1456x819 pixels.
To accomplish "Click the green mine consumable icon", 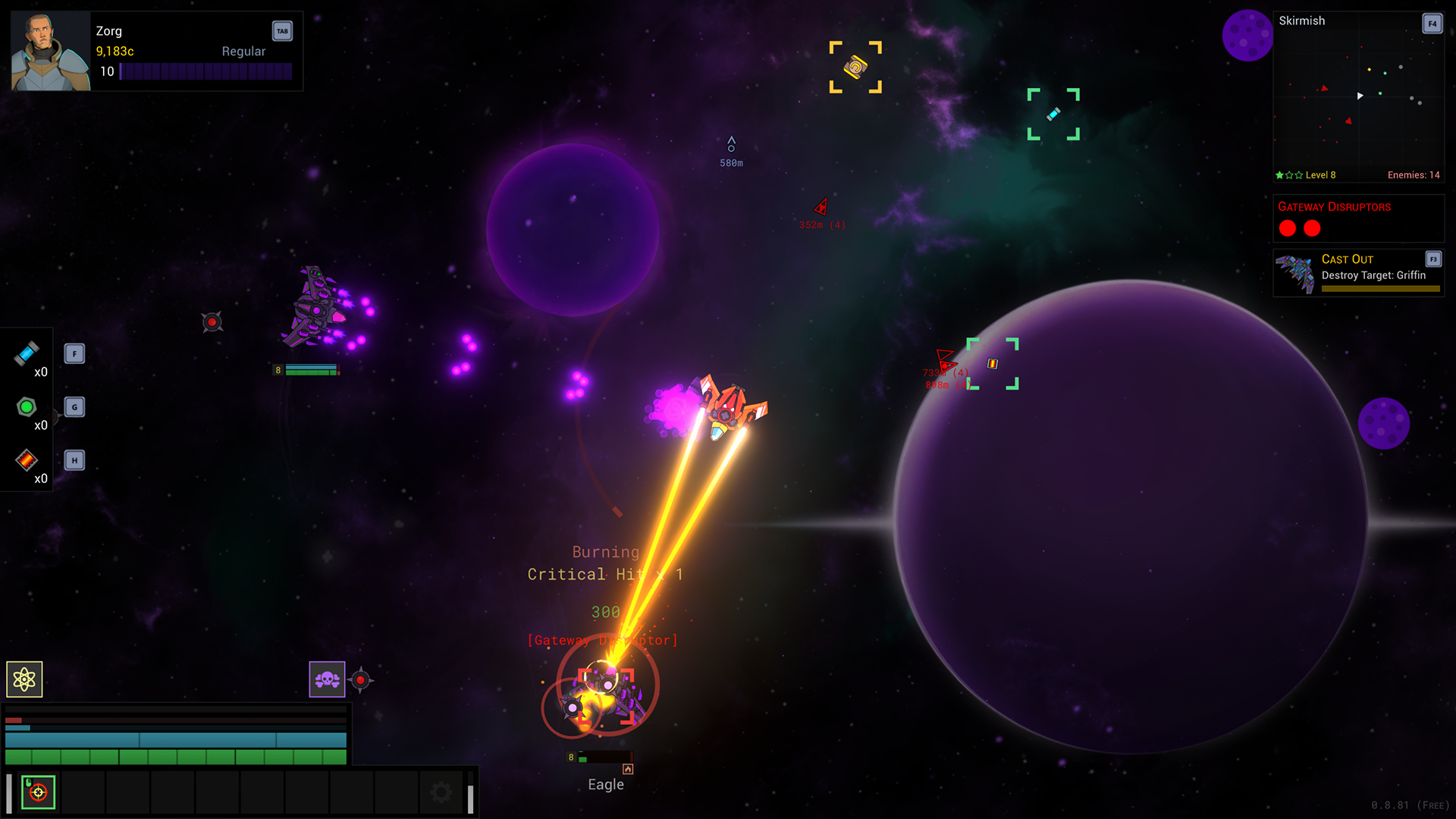I will [x=25, y=406].
